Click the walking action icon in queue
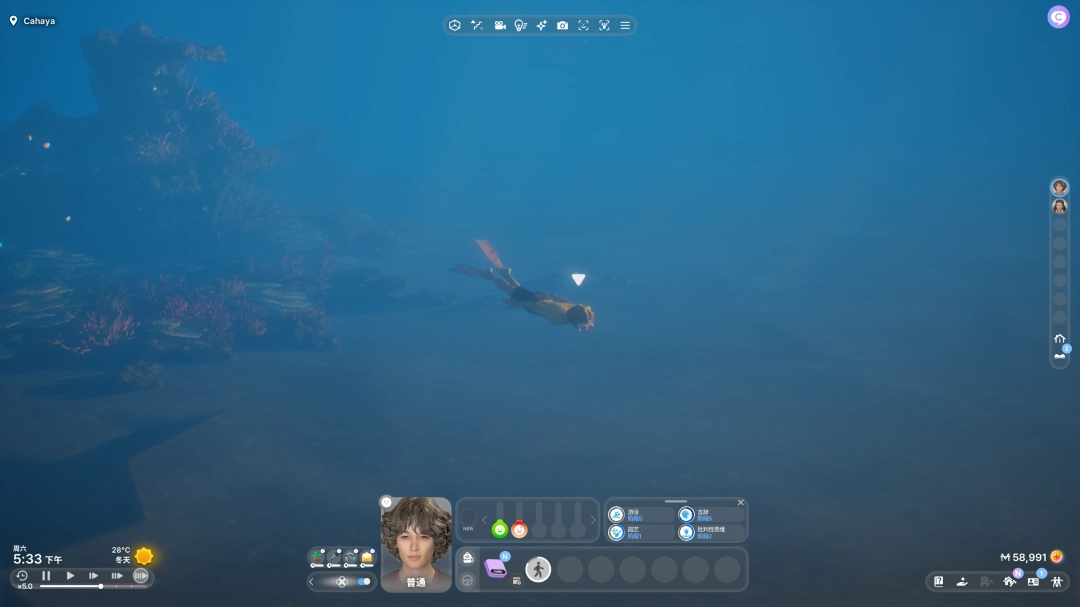The width and height of the screenshot is (1080, 607). coord(538,569)
